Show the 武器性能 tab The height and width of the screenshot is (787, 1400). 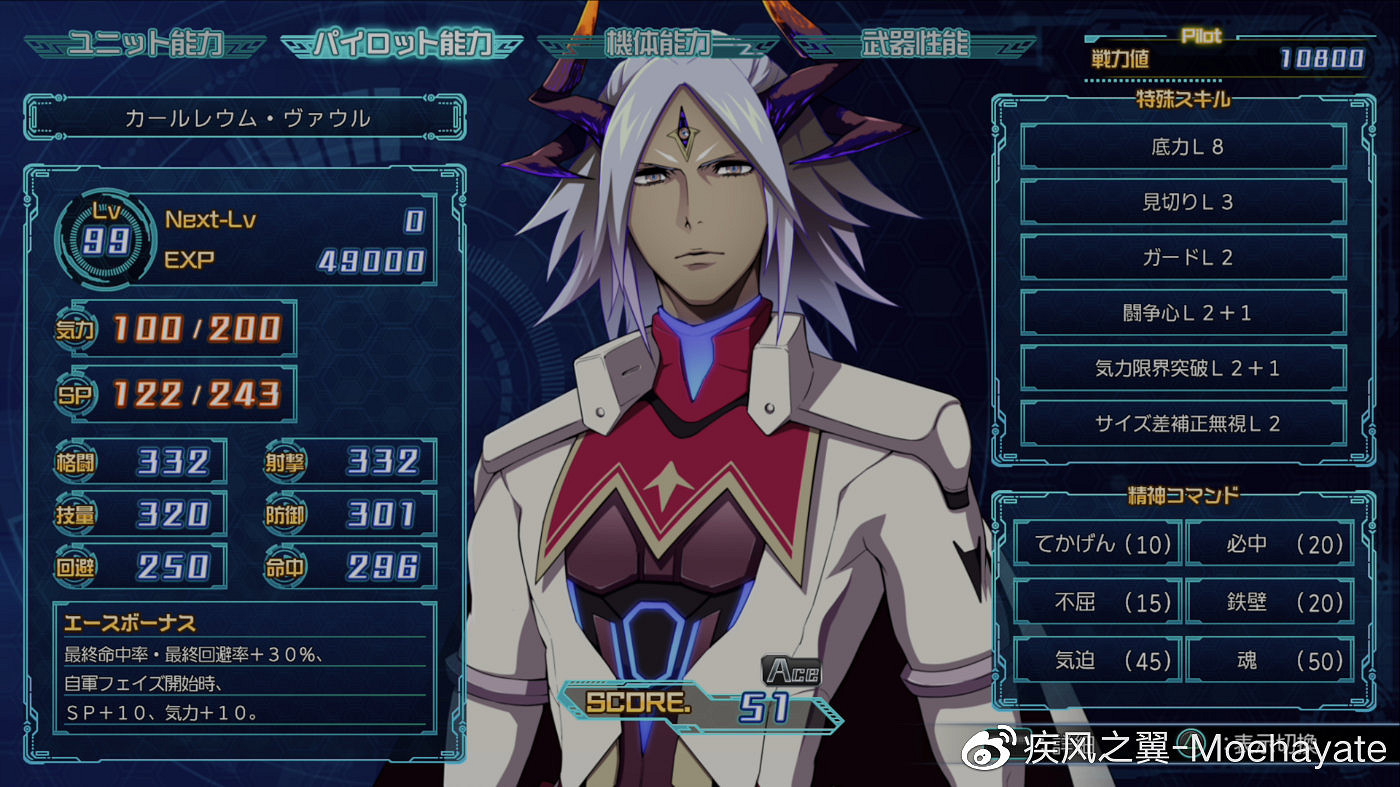click(x=914, y=44)
